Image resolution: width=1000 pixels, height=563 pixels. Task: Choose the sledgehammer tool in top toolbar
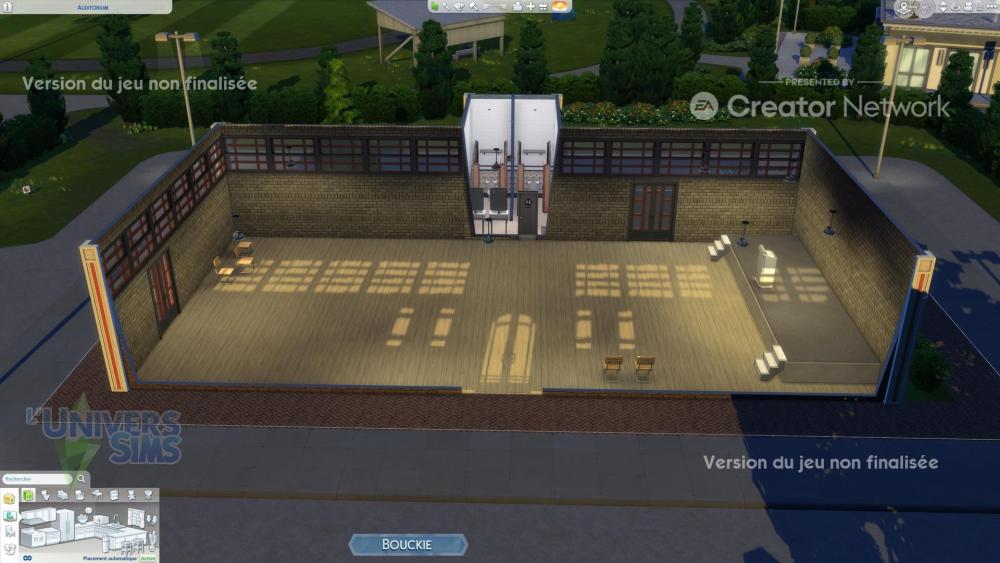(x=473, y=6)
